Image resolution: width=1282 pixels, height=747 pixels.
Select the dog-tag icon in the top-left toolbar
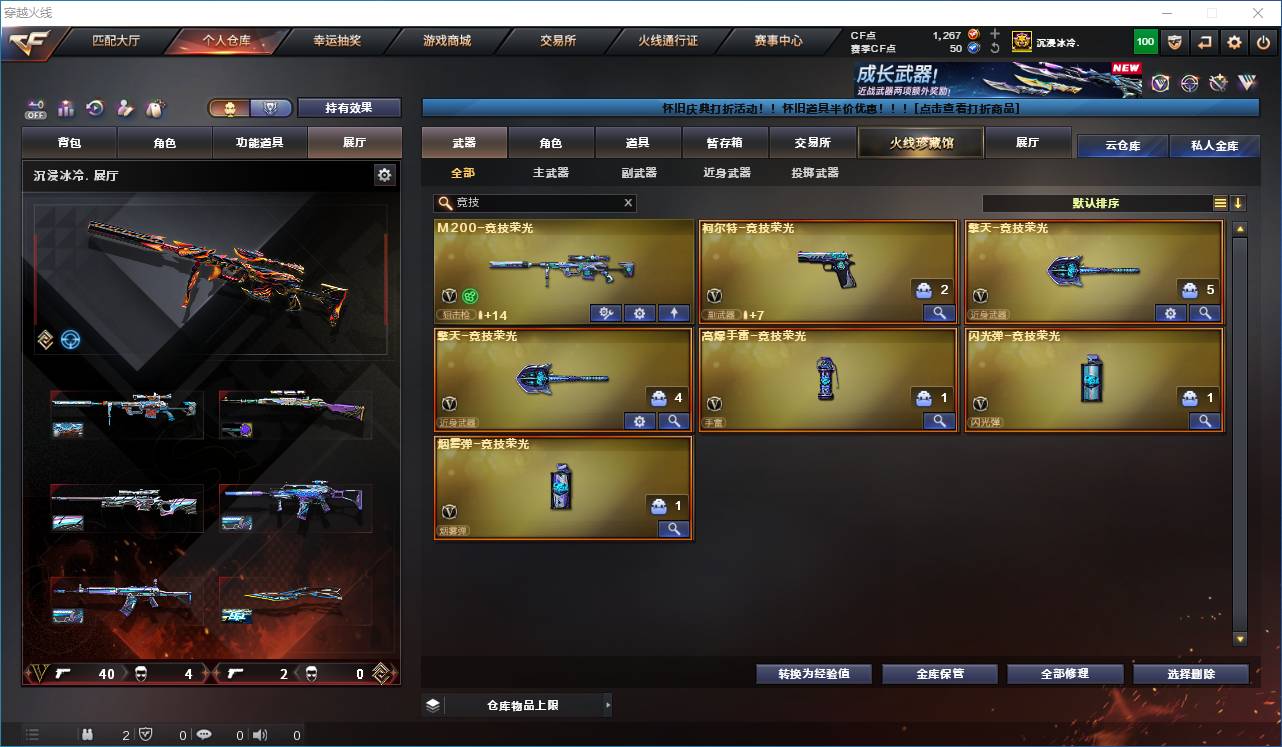coord(154,108)
